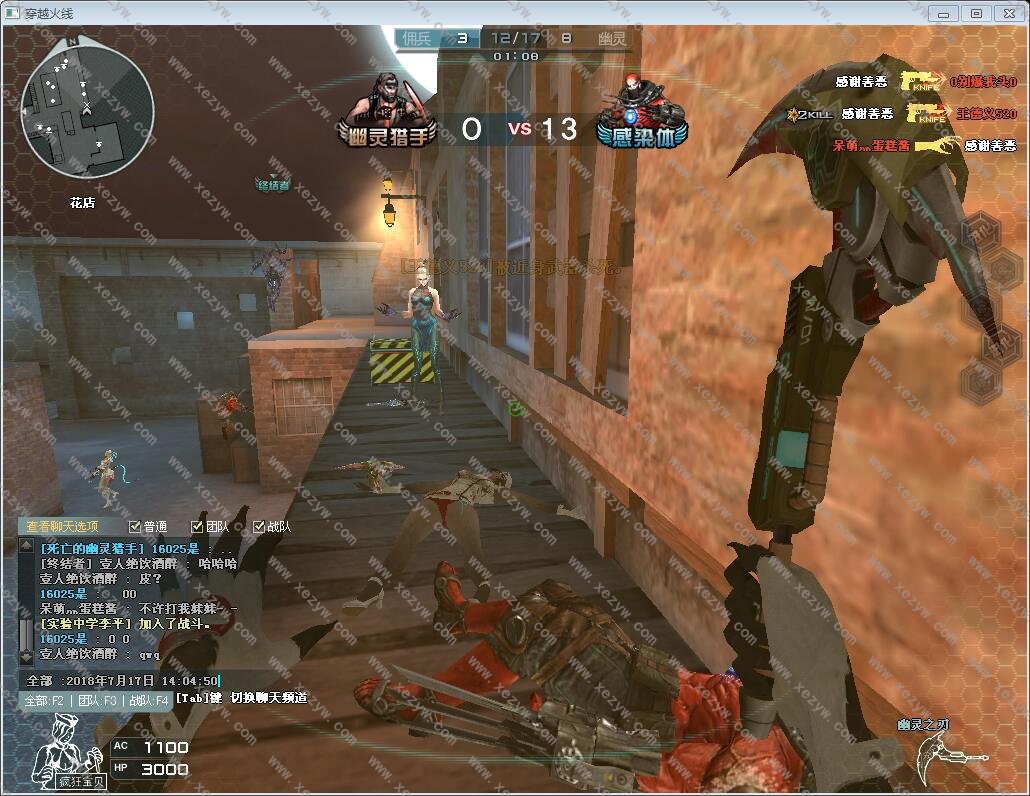
Task: Toggle the 战队 chat checkbox
Action: pyautogui.click(x=259, y=527)
